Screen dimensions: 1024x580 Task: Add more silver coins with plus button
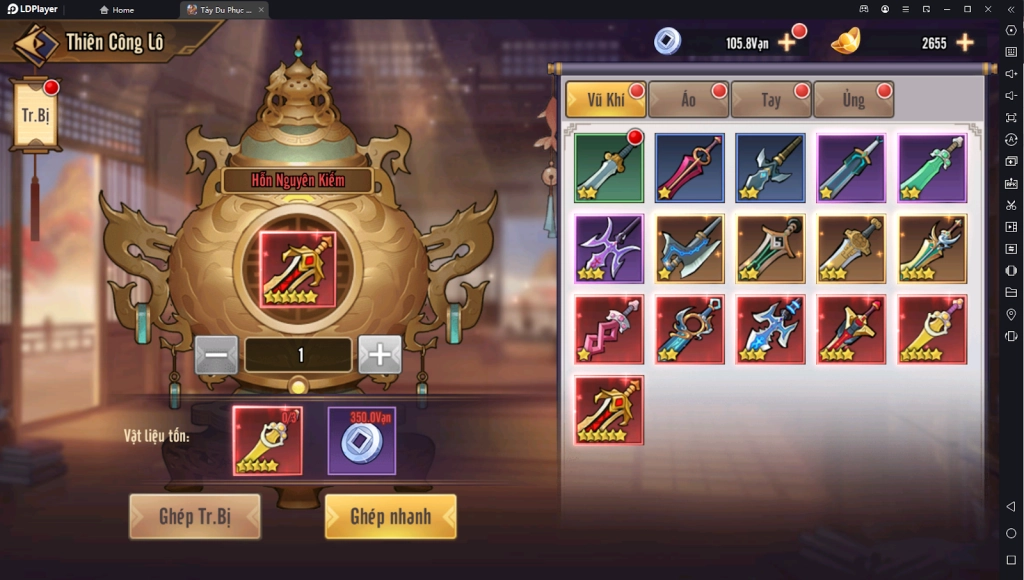click(x=787, y=43)
